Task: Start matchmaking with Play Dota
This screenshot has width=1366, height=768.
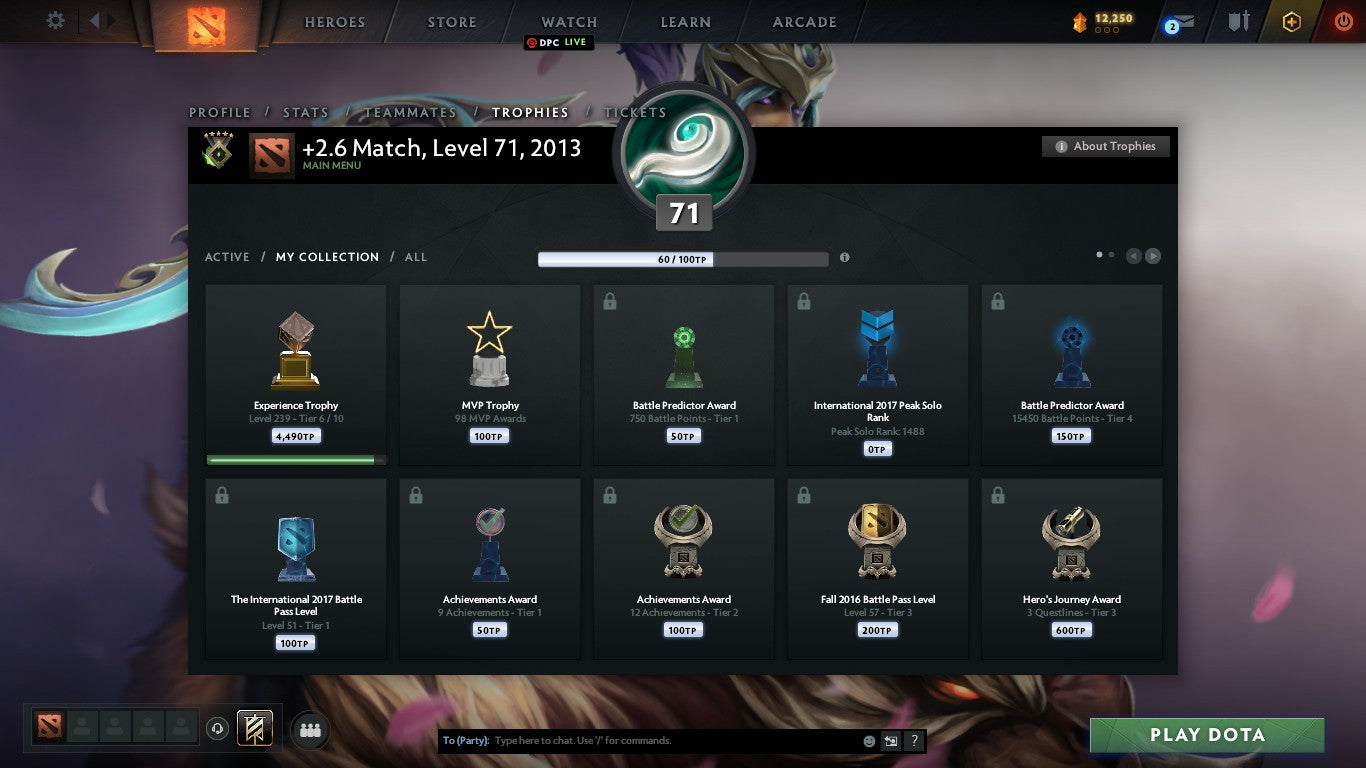Action: (x=1207, y=735)
